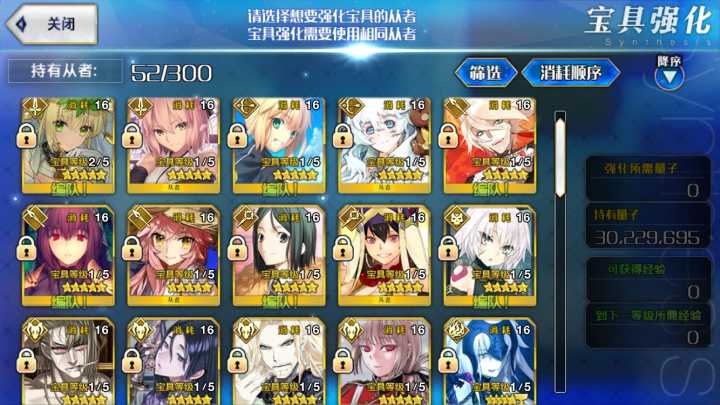Open the 筛选 filter options
720x405 pixels.
tap(485, 72)
